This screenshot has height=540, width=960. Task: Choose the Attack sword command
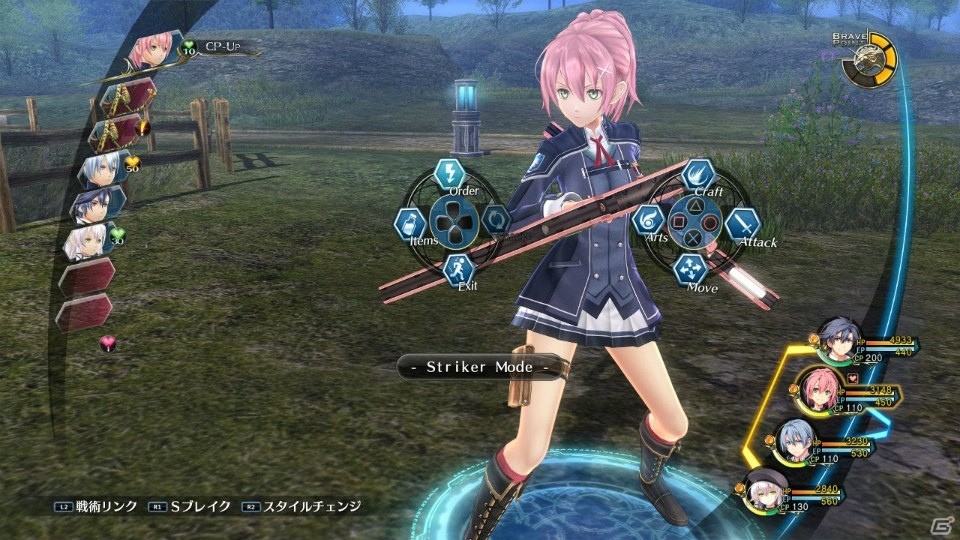click(741, 223)
